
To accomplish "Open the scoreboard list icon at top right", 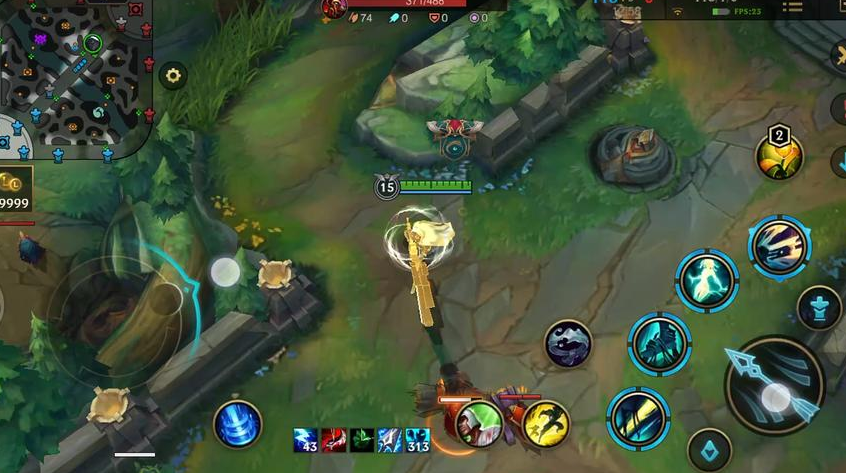I will coord(792,6).
